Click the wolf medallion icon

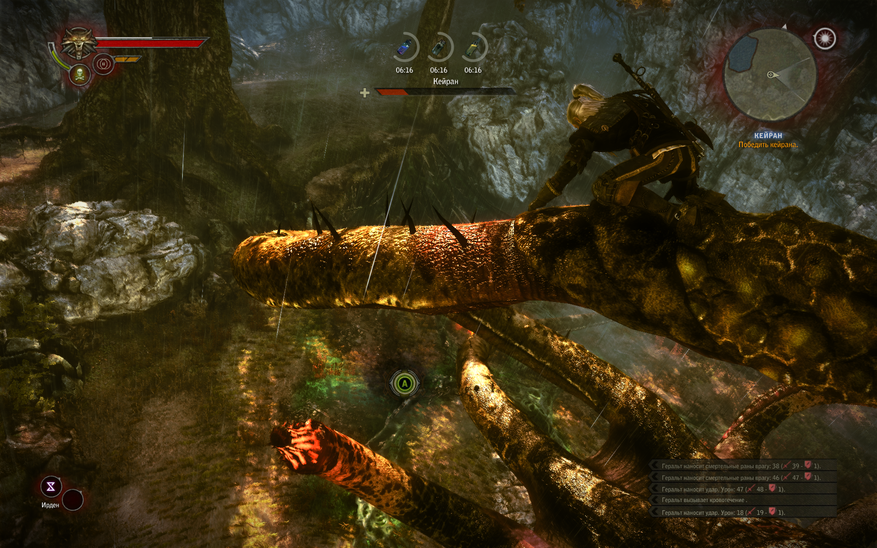(77, 43)
